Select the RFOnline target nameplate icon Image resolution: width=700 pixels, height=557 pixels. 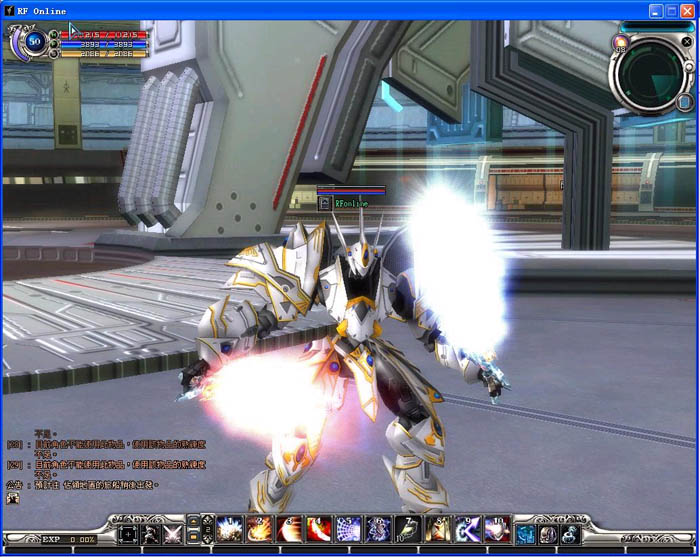[325, 203]
